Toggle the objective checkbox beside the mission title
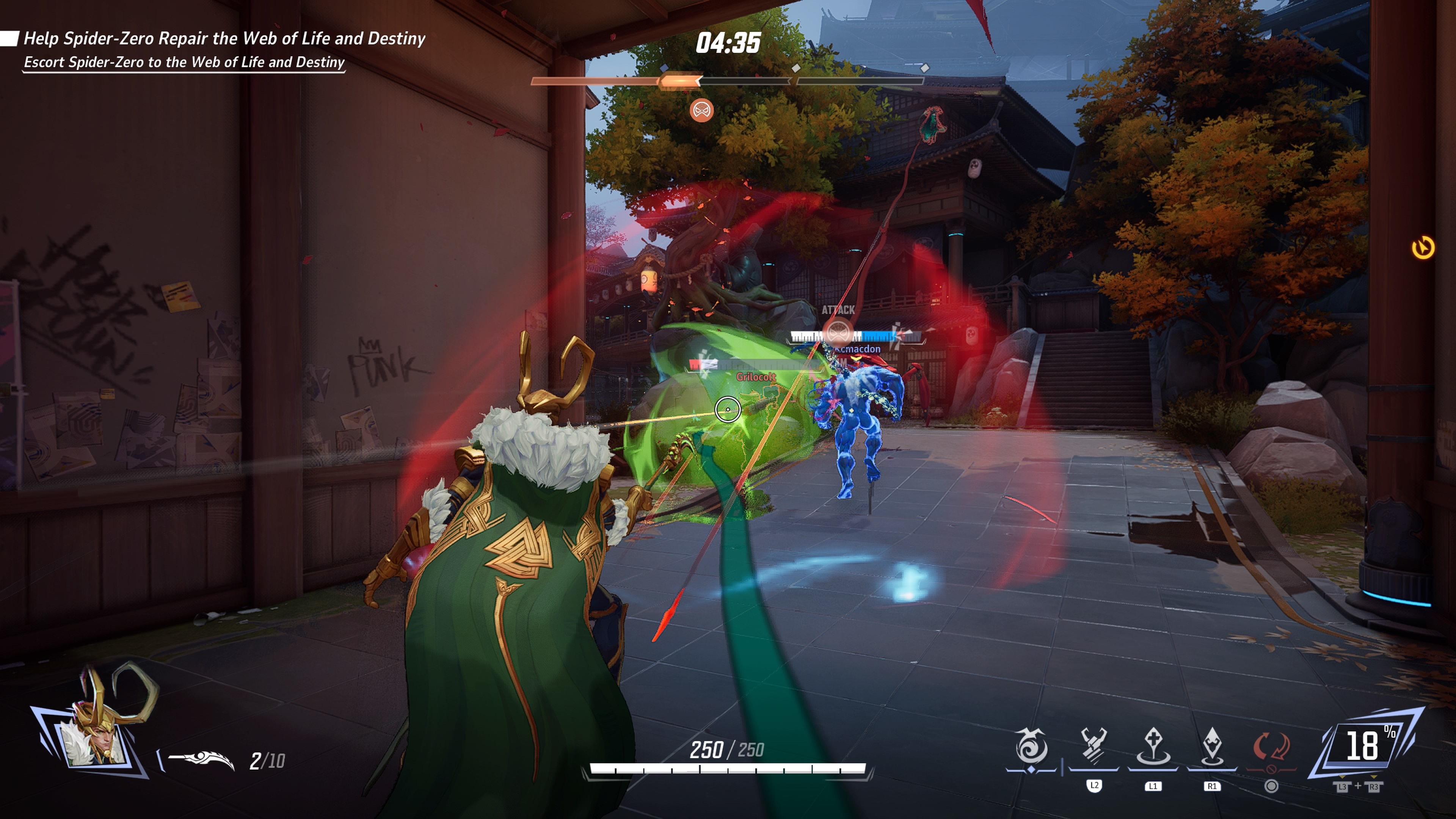The height and width of the screenshot is (819, 1456). 9,38
